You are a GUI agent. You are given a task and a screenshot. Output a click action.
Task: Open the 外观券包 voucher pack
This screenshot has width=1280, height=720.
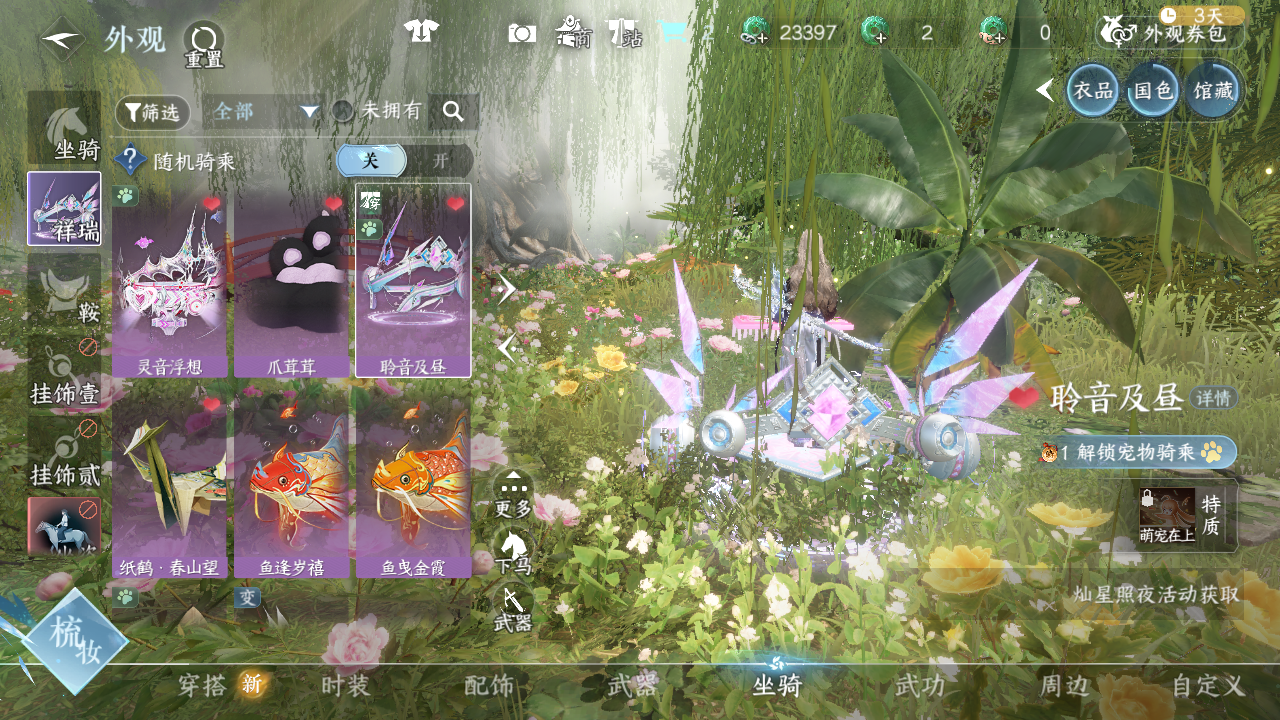[x=1174, y=33]
